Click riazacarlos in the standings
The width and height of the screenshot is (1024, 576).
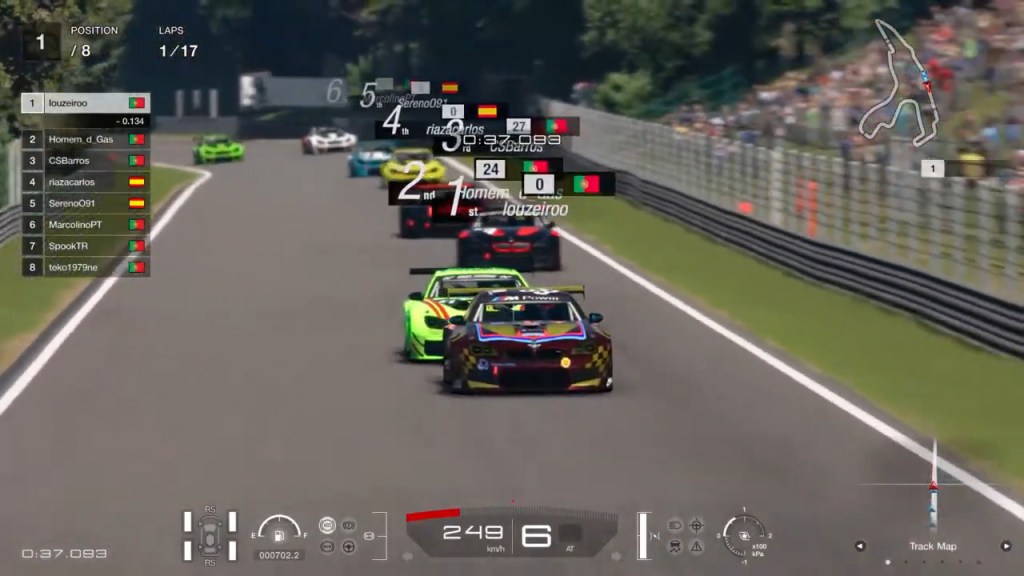(86, 182)
